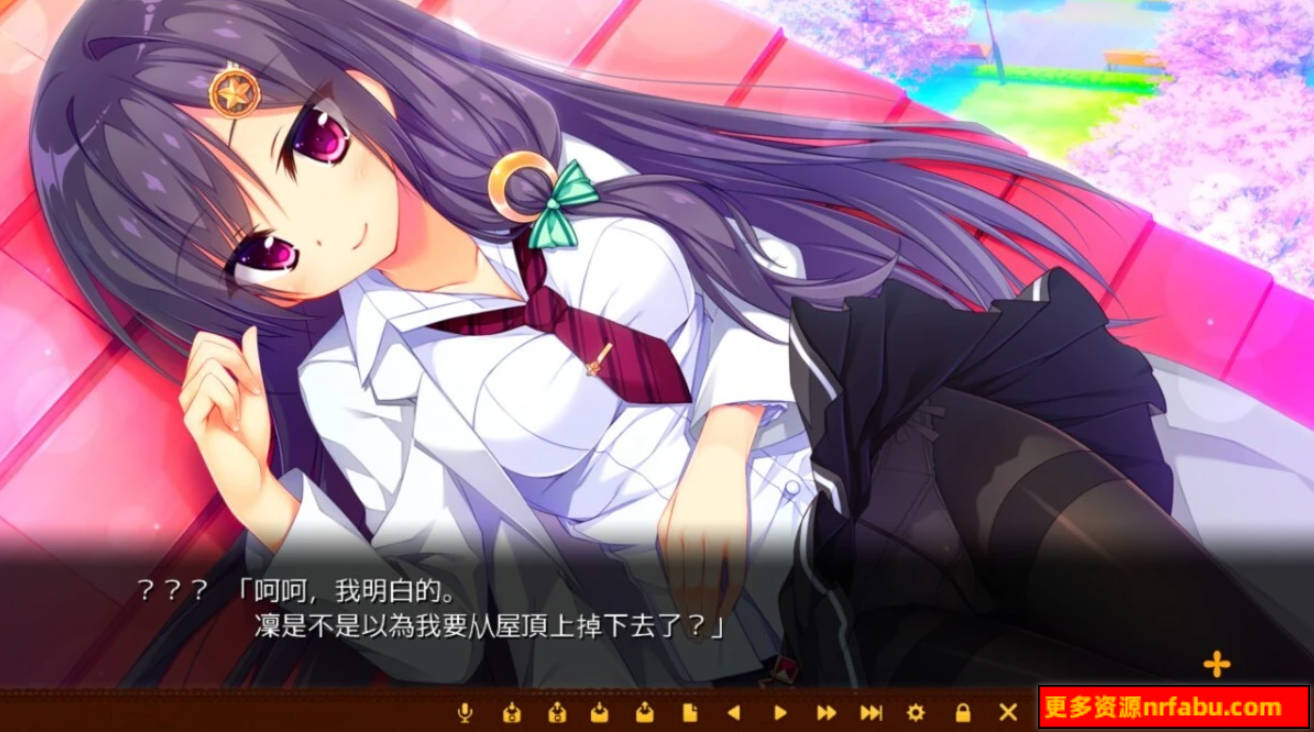Rewind to the previous line
This screenshot has height=732, width=1314.
pos(733,714)
